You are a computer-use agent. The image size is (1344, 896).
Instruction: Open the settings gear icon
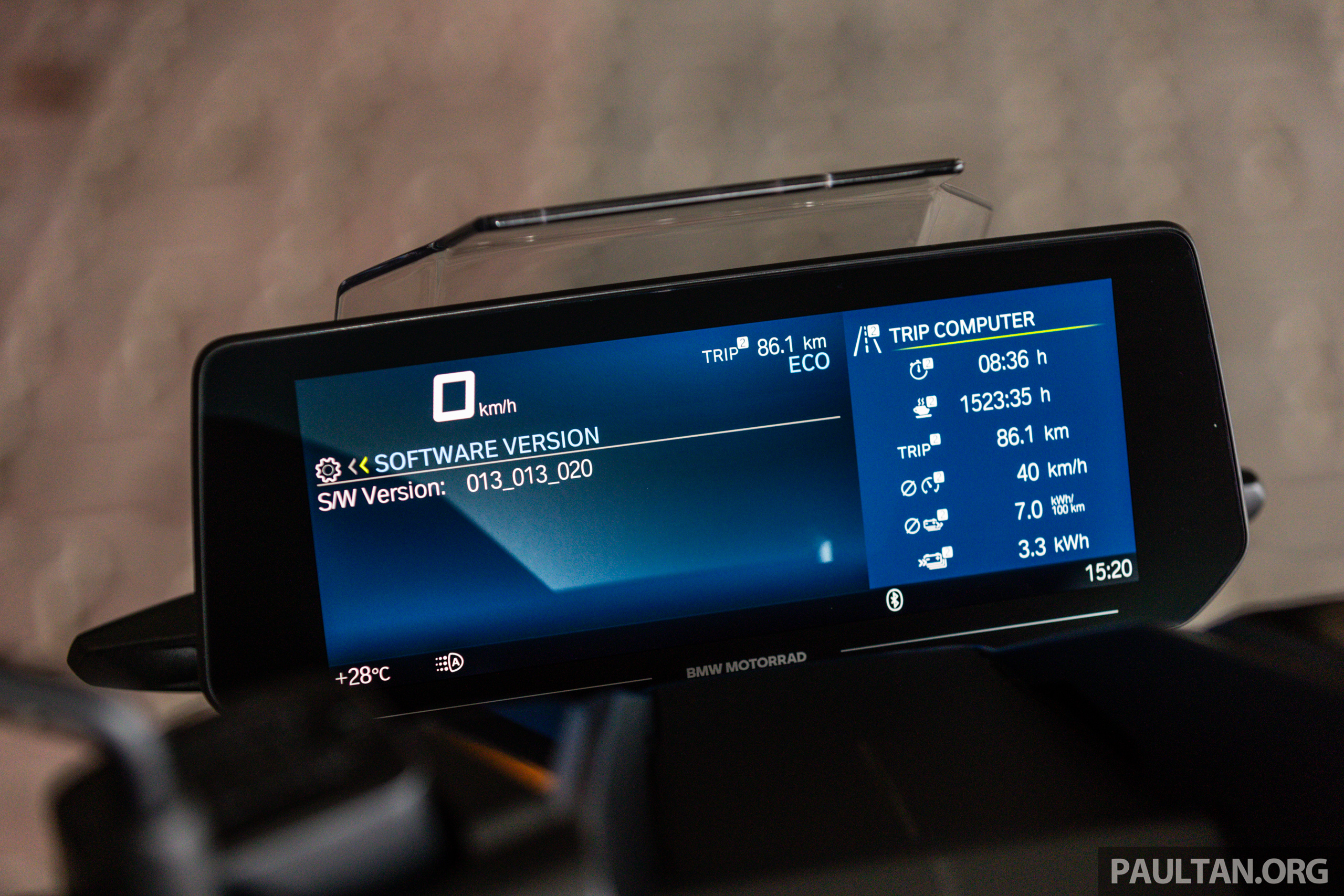pyautogui.click(x=328, y=470)
